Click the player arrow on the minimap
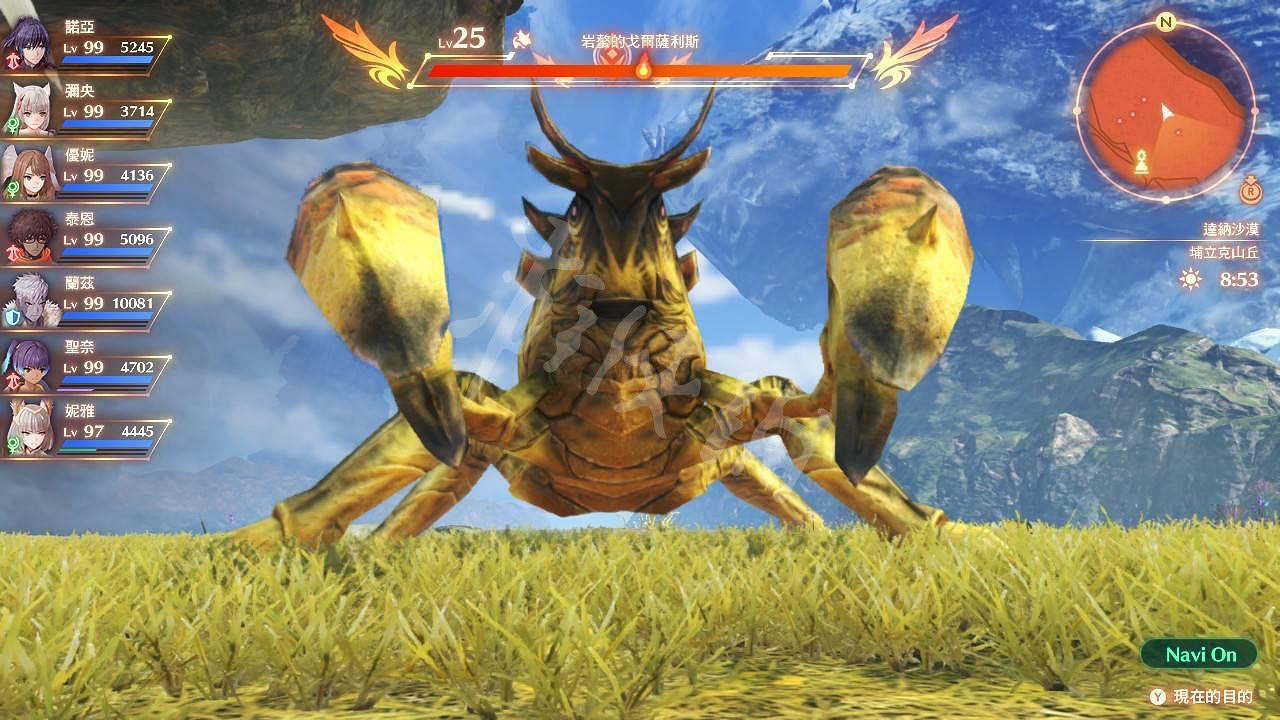Image resolution: width=1280 pixels, height=720 pixels. (1166, 112)
